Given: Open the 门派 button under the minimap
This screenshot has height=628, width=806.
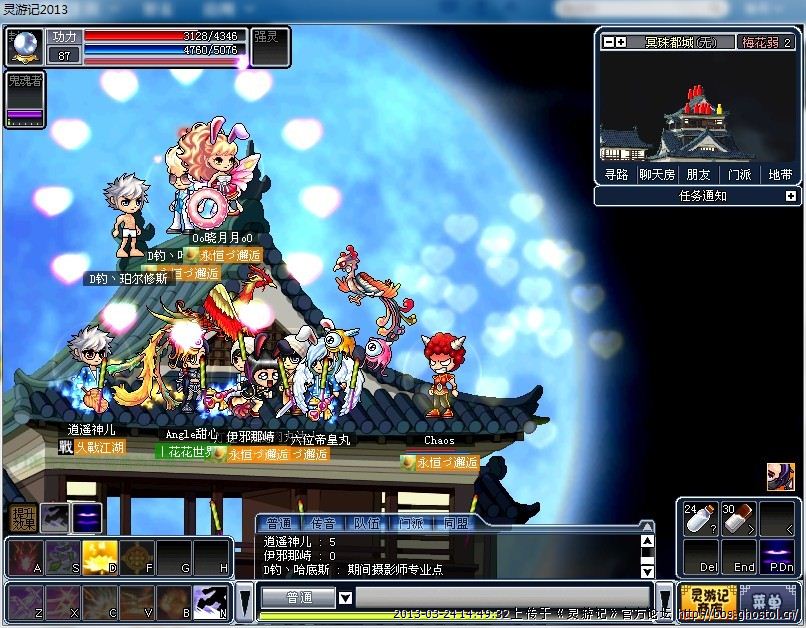Looking at the screenshot, I should point(739,174).
